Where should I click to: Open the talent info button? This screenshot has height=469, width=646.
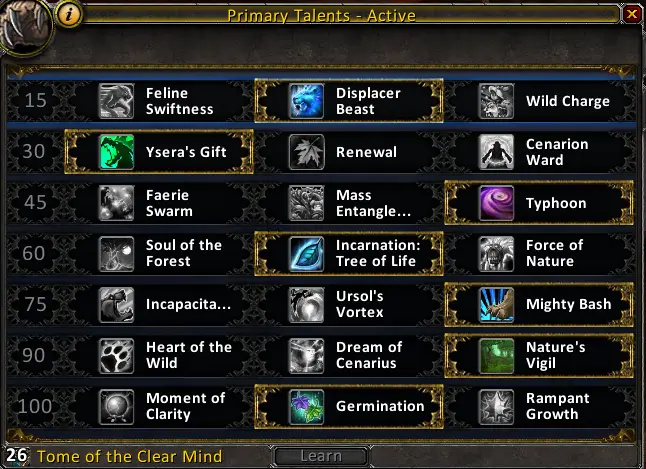(x=69, y=14)
